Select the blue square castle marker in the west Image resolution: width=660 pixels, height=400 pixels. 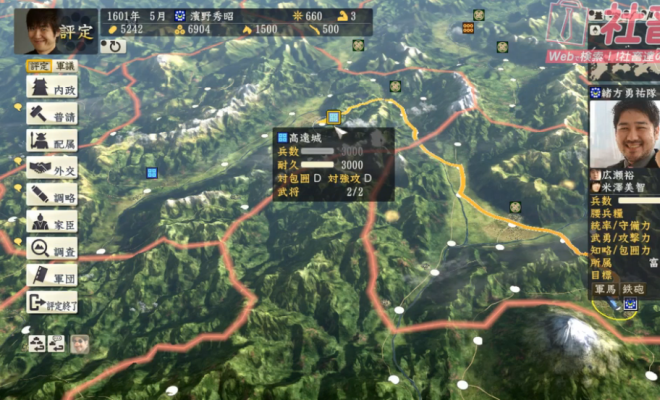152,172
